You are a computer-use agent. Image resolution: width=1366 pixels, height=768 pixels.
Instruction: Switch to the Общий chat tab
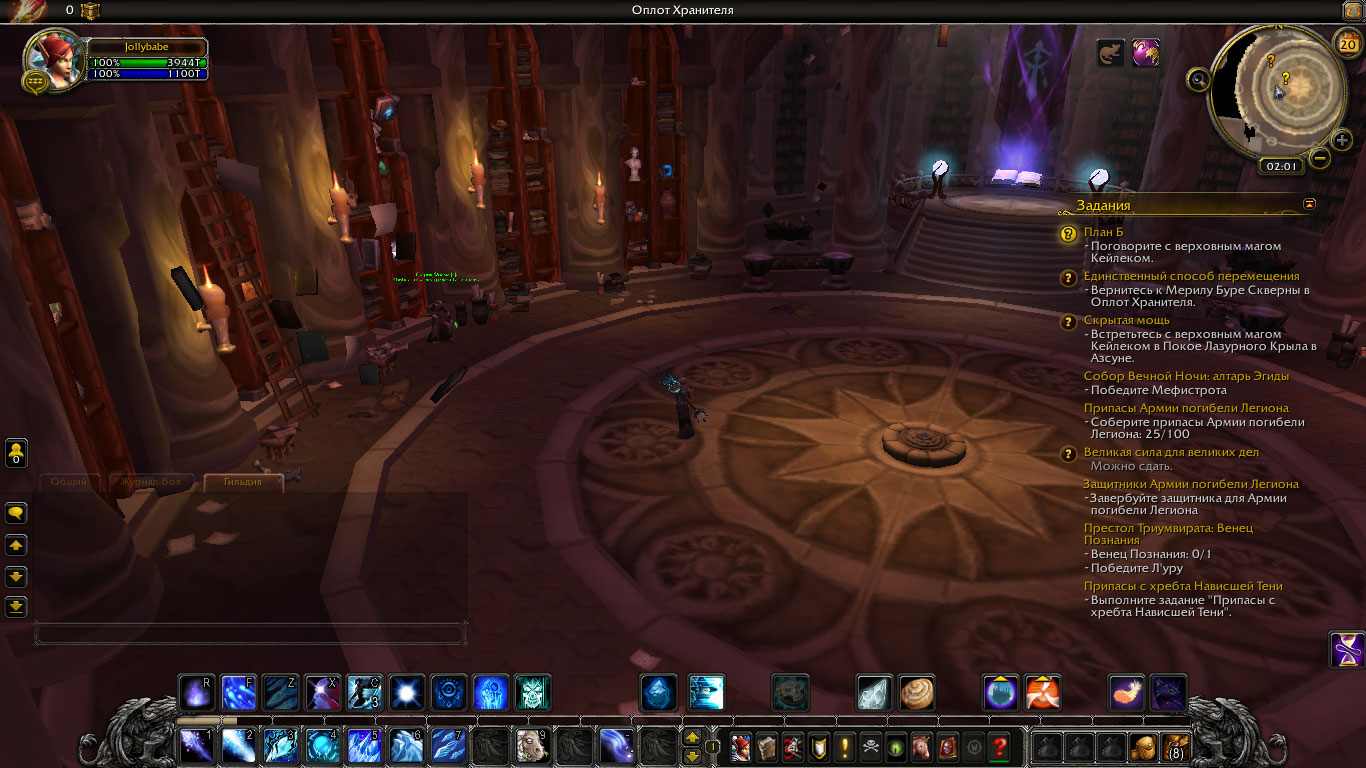69,482
